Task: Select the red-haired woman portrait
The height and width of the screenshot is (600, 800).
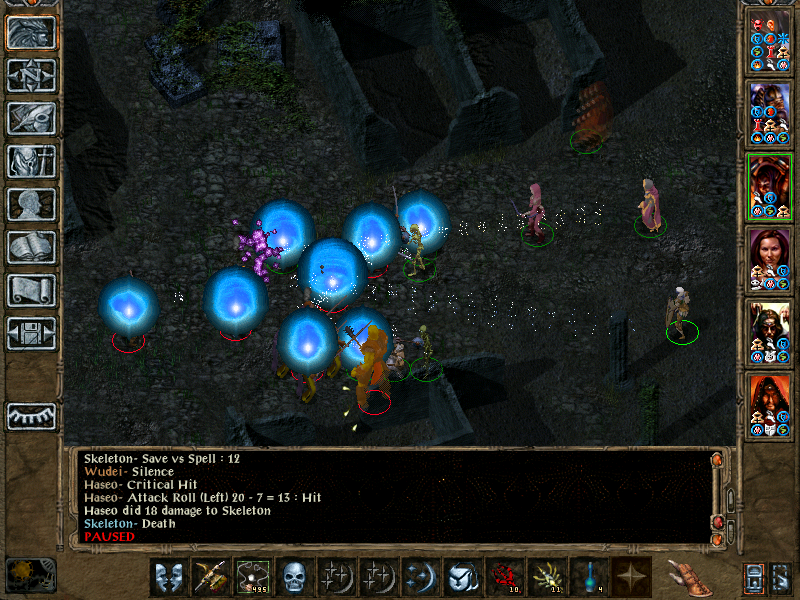Action: (769, 260)
